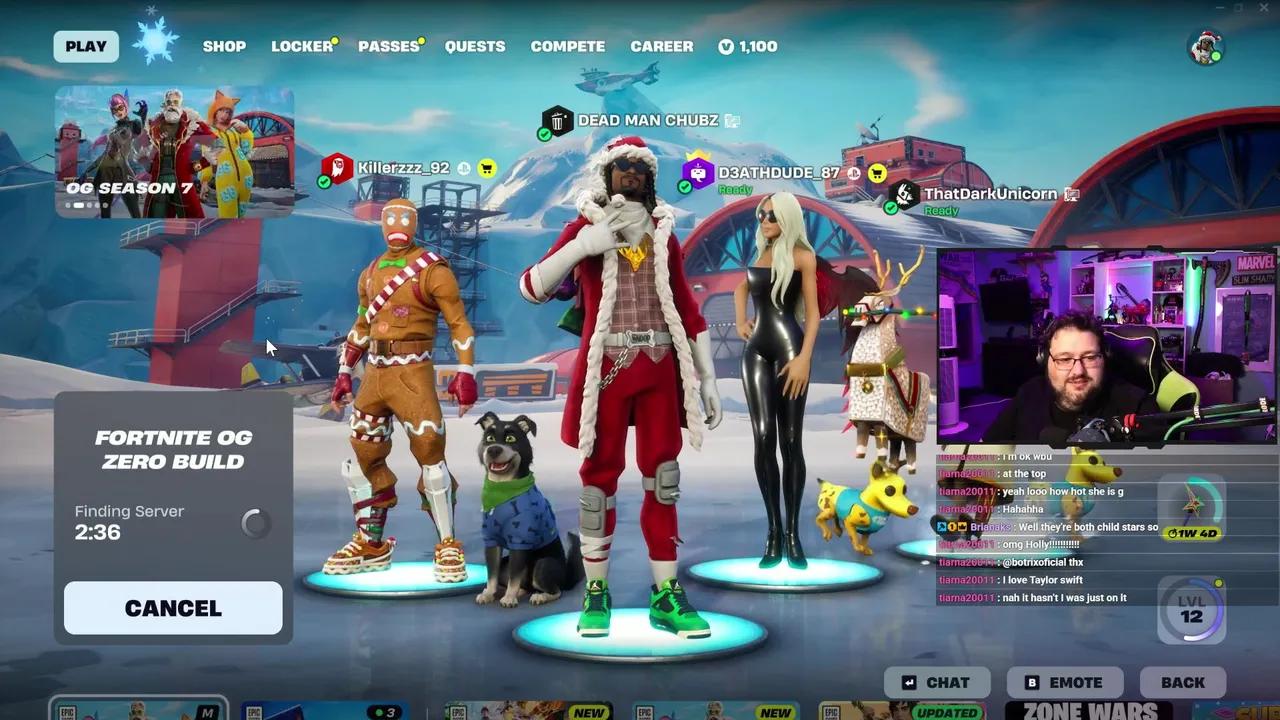Screen dimensions: 1280x720
Task: Select the globe platform icon next to Killerzzz_92
Action: coord(462,169)
